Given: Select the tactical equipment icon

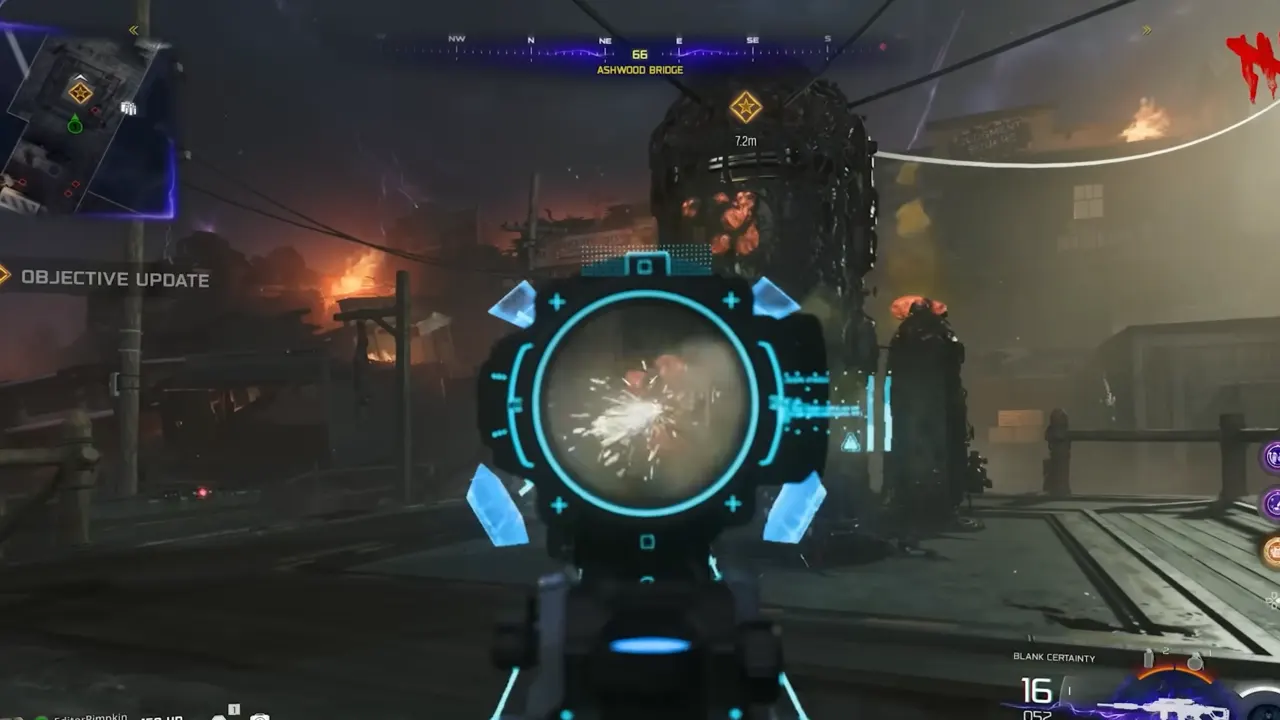Looking at the screenshot, I should 1148,658.
